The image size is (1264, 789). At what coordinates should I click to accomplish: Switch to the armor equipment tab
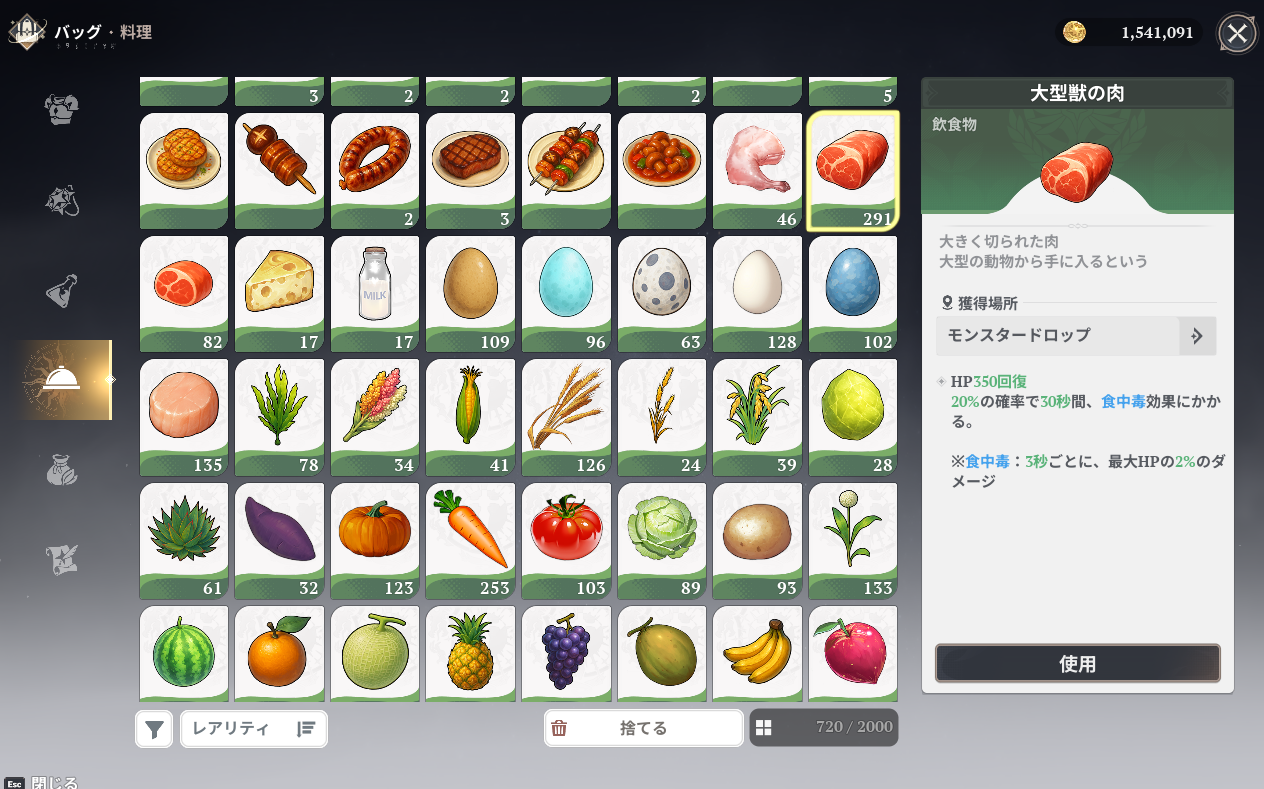pyautogui.click(x=62, y=109)
